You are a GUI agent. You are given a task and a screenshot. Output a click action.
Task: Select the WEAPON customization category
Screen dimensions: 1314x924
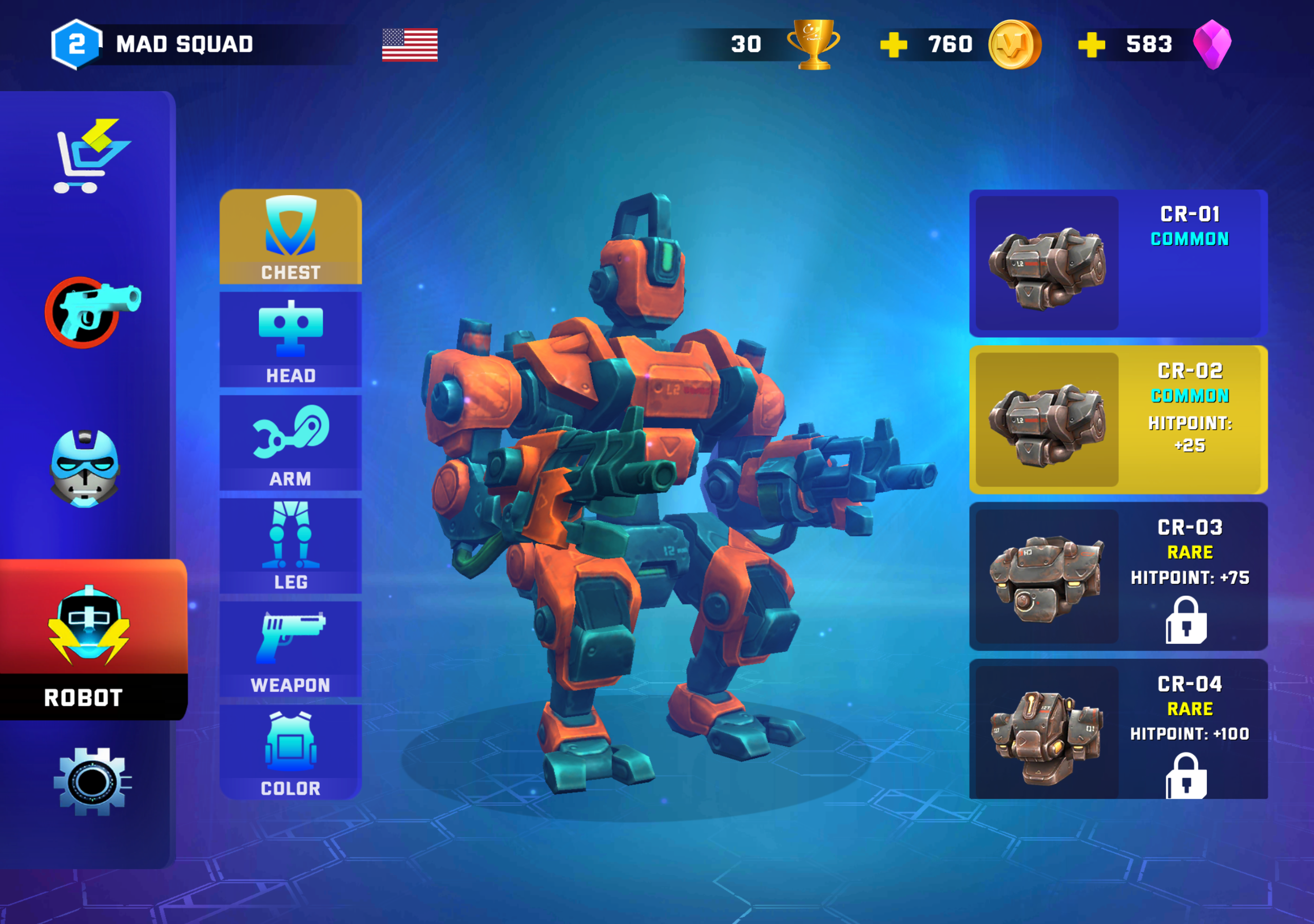[x=291, y=650]
